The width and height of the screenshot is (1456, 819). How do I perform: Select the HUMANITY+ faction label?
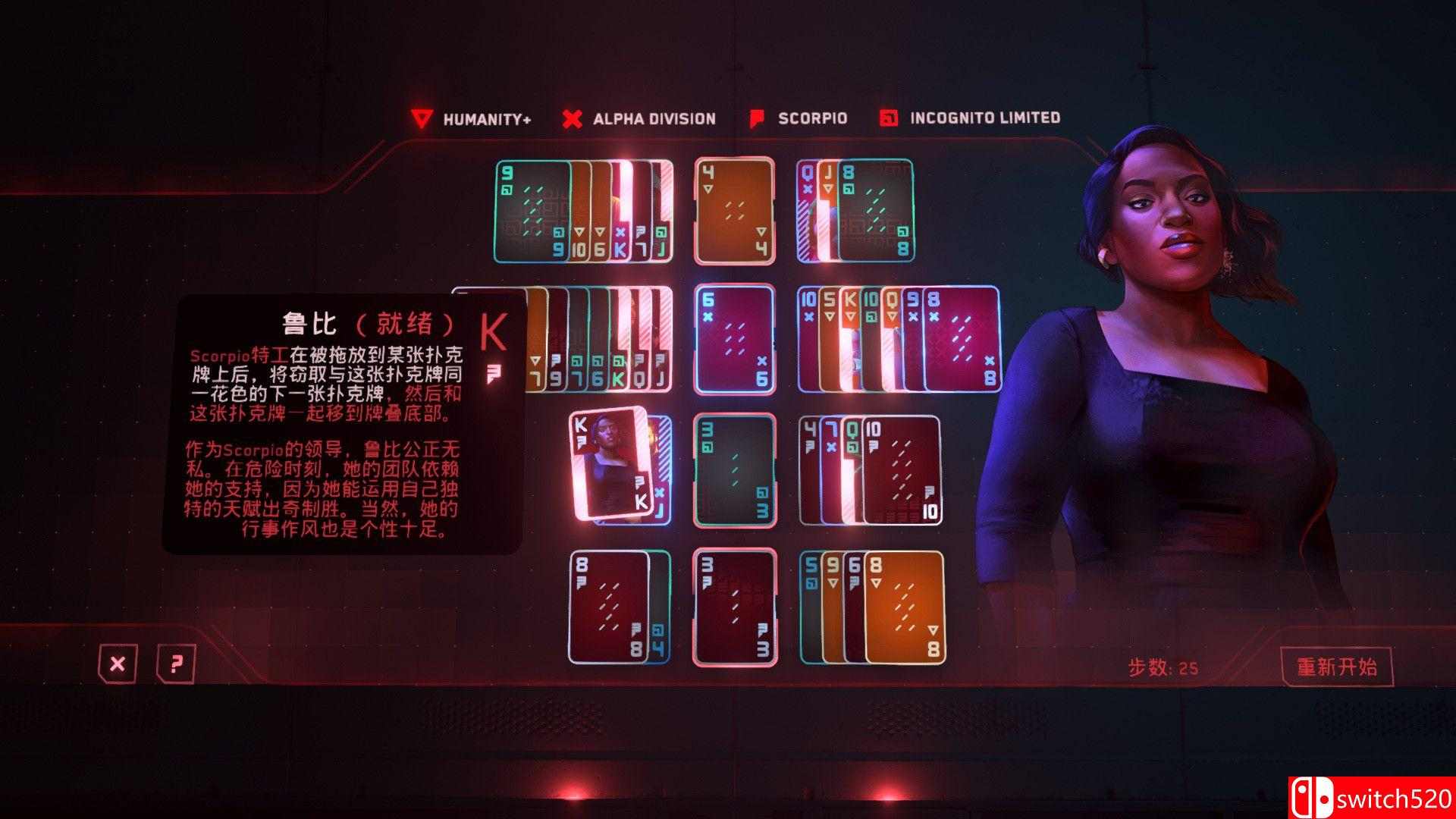[x=489, y=118]
